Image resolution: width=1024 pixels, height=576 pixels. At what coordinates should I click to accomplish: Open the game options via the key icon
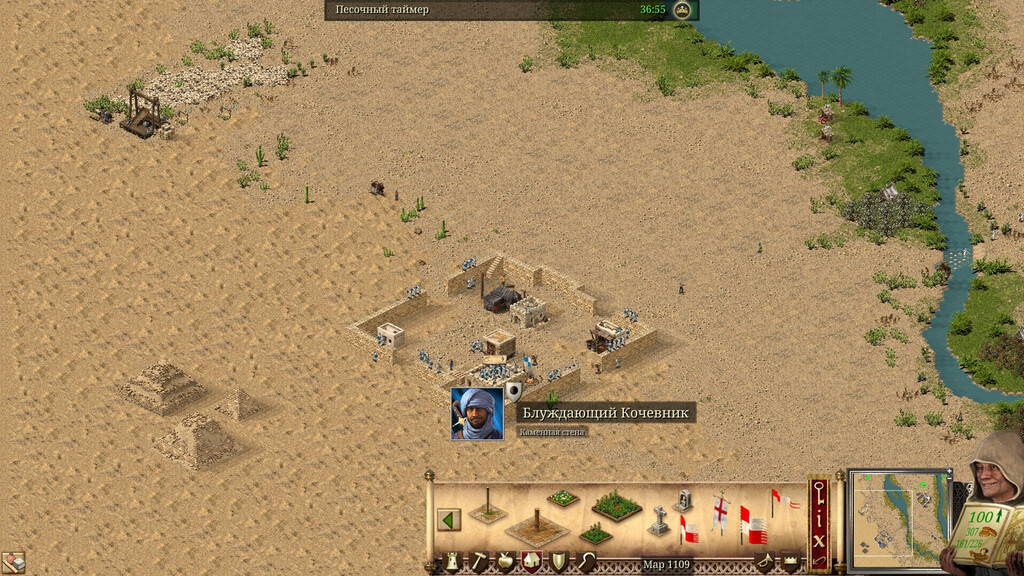pos(819,491)
